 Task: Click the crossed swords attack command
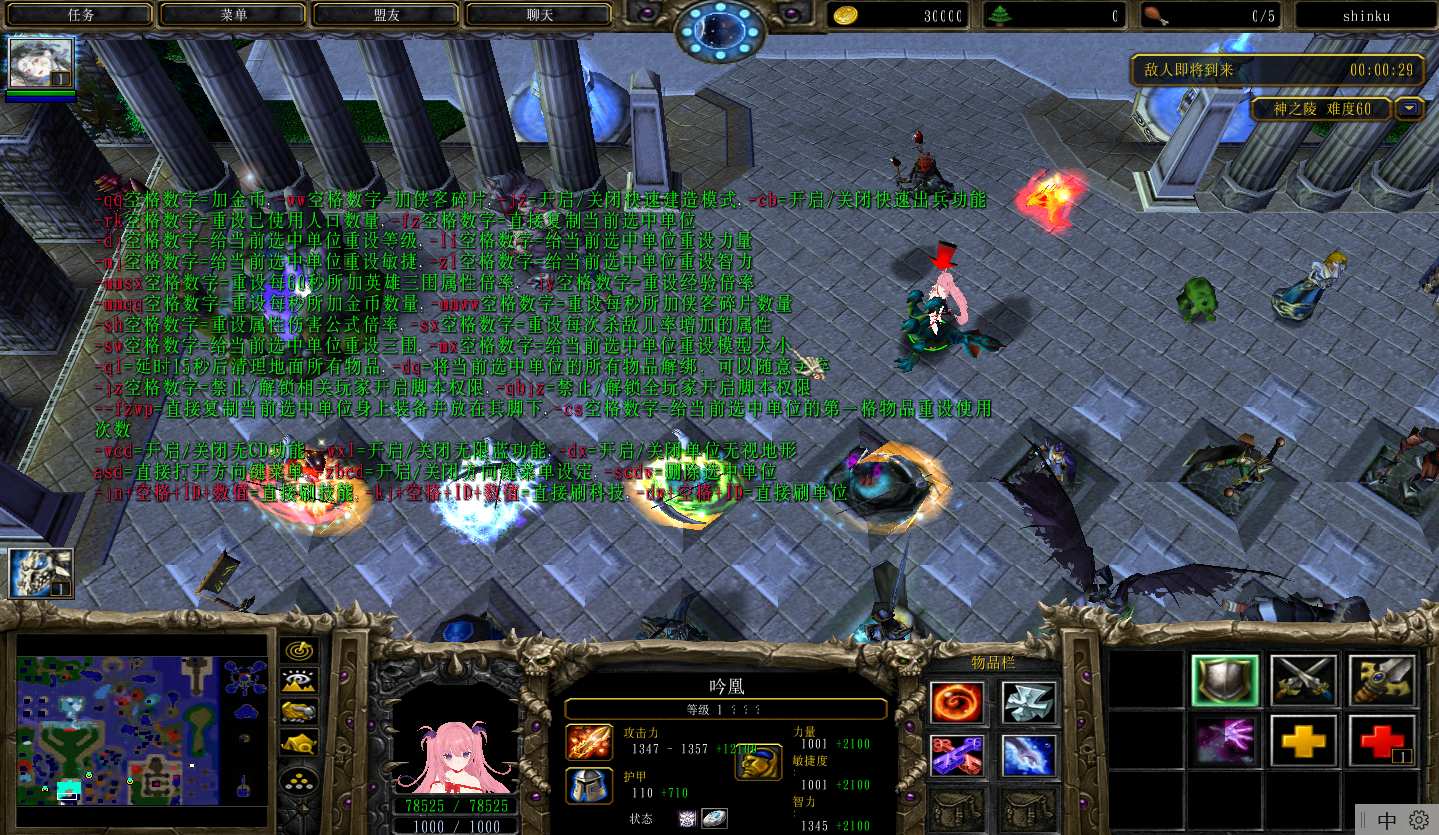coord(1303,680)
